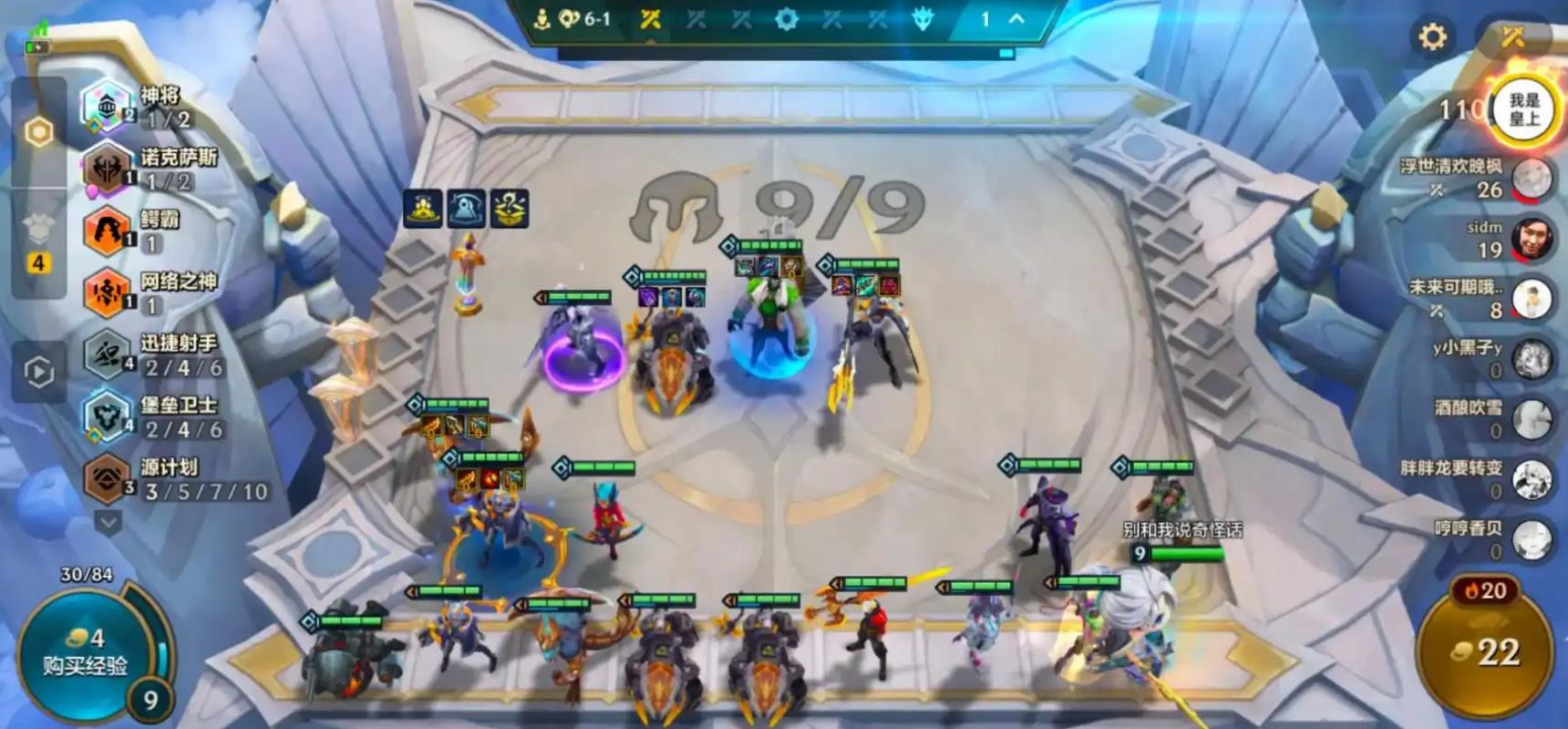Open the hexagon panel tab on left
Image resolution: width=1568 pixels, height=729 pixels.
tap(39, 132)
